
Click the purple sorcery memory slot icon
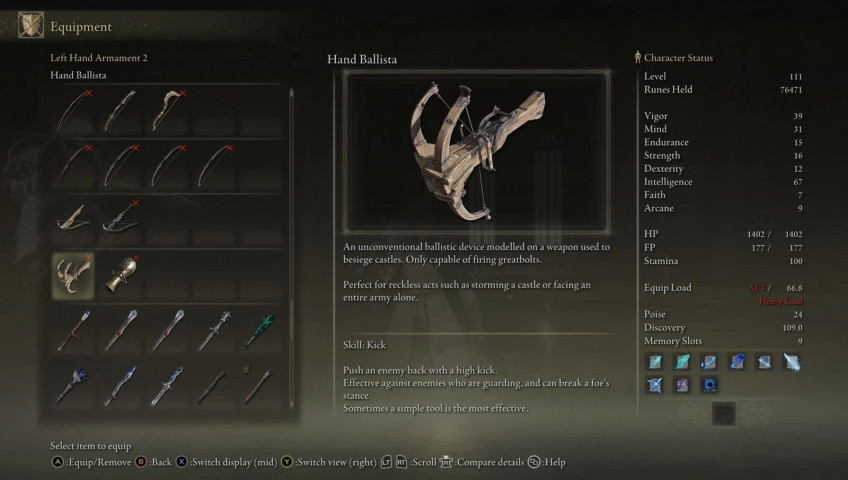[681, 384]
